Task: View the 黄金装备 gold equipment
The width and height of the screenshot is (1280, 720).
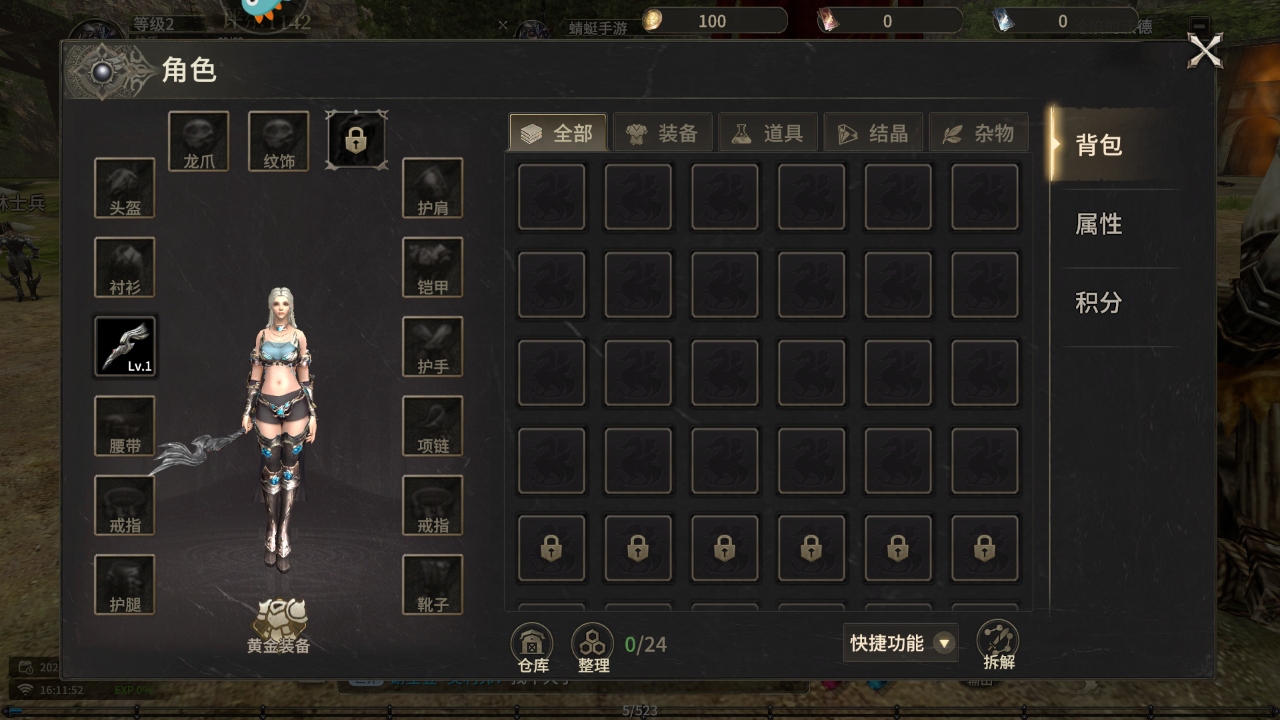Action: 279,627
